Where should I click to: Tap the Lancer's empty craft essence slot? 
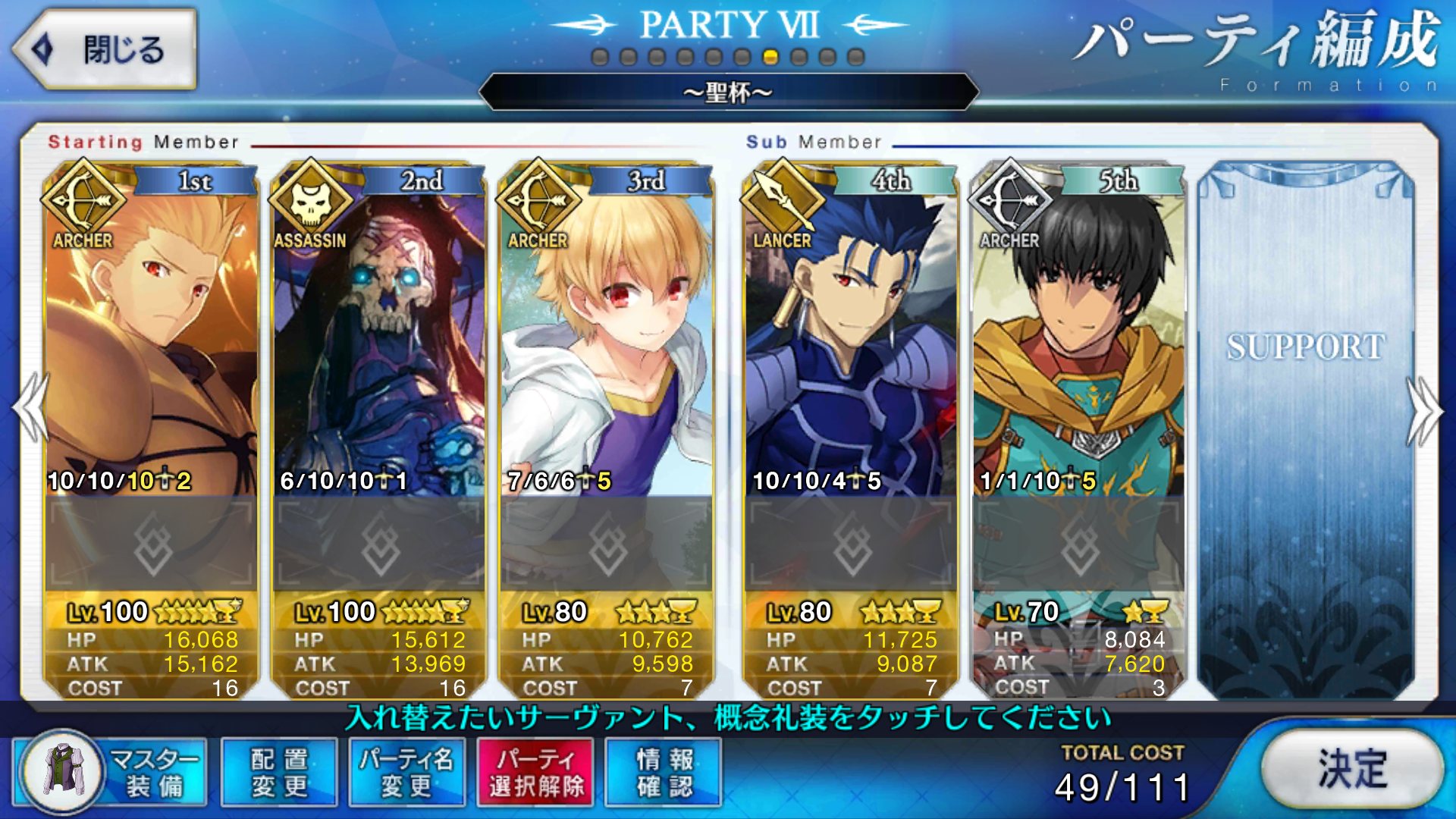(x=851, y=543)
